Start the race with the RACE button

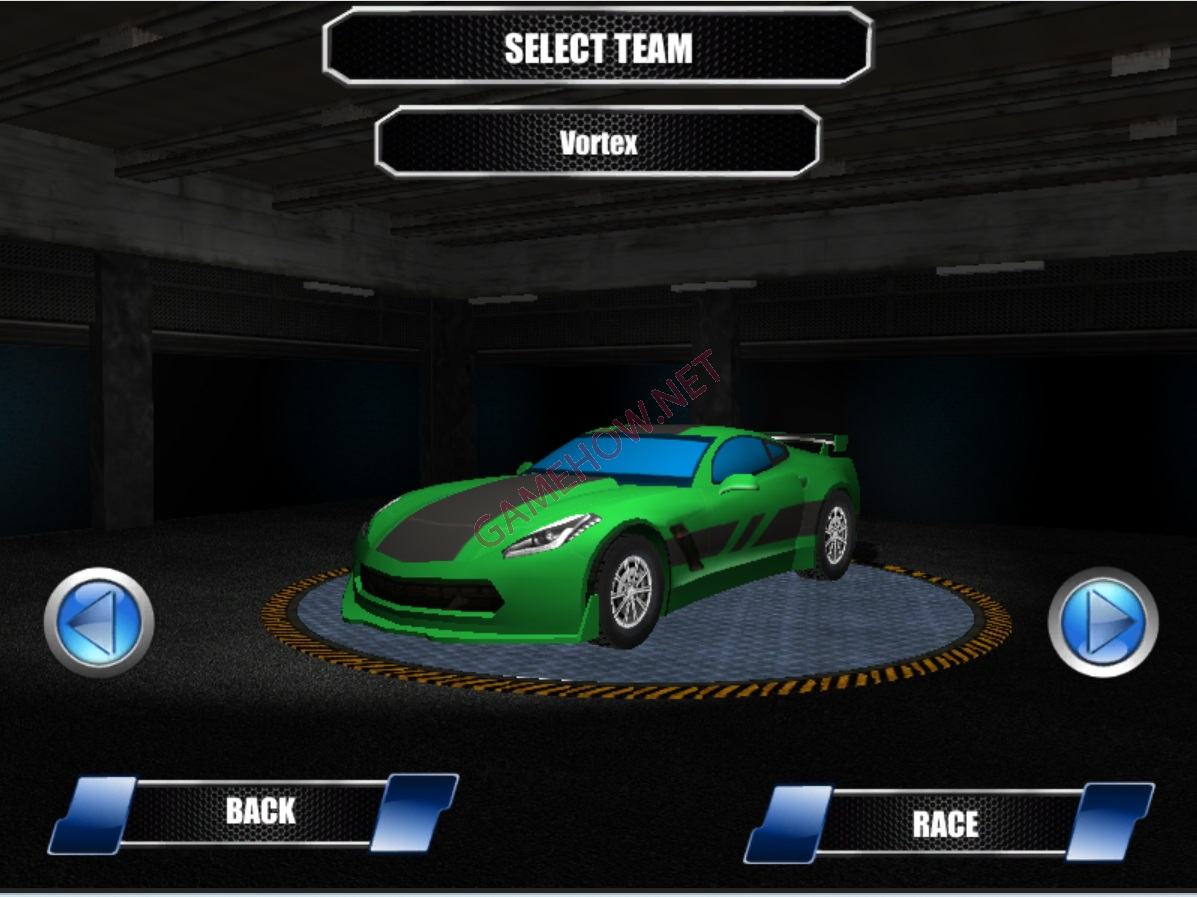pyautogui.click(x=946, y=823)
